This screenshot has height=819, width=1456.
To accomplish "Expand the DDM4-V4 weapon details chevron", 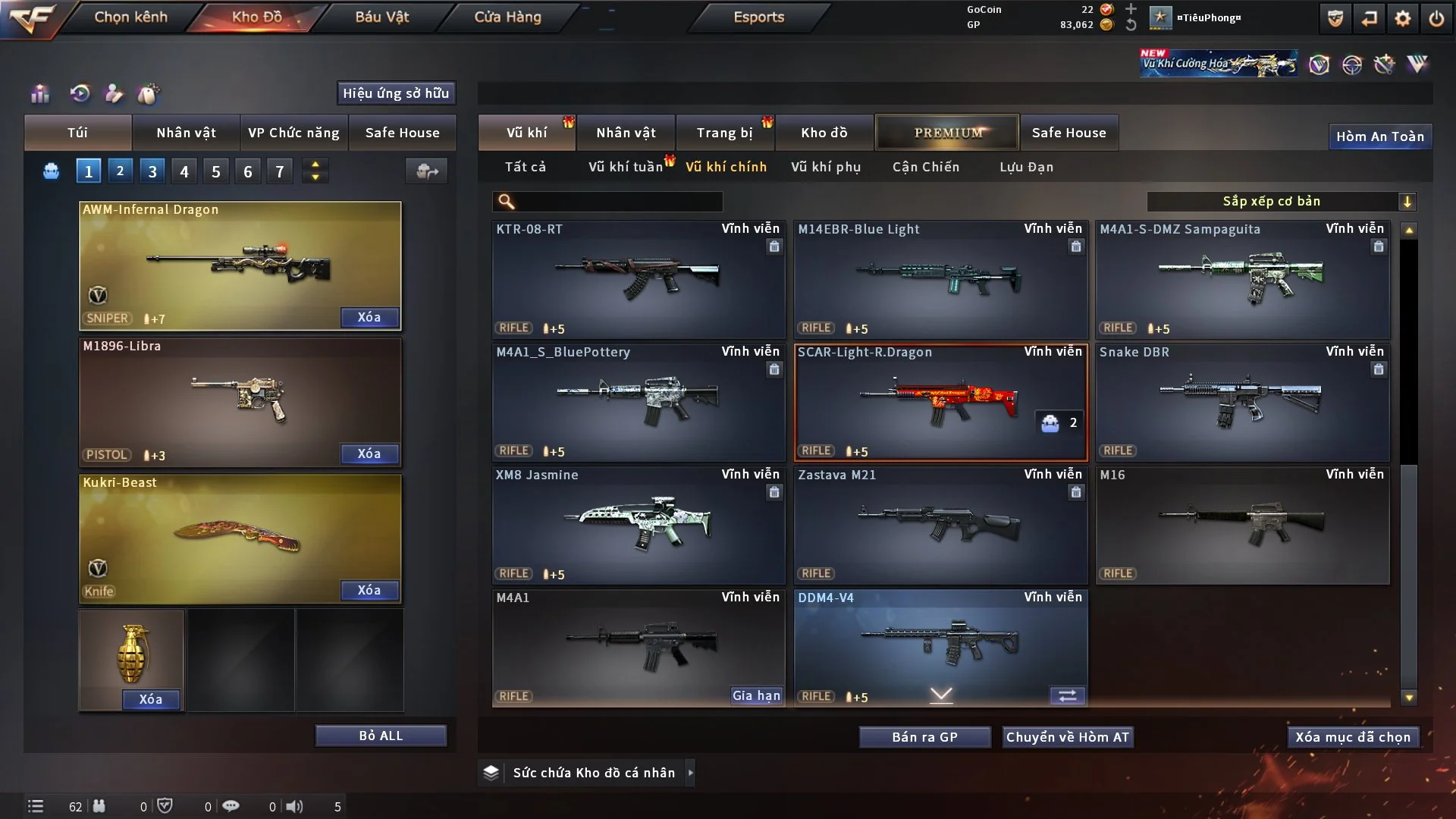I will click(x=940, y=694).
